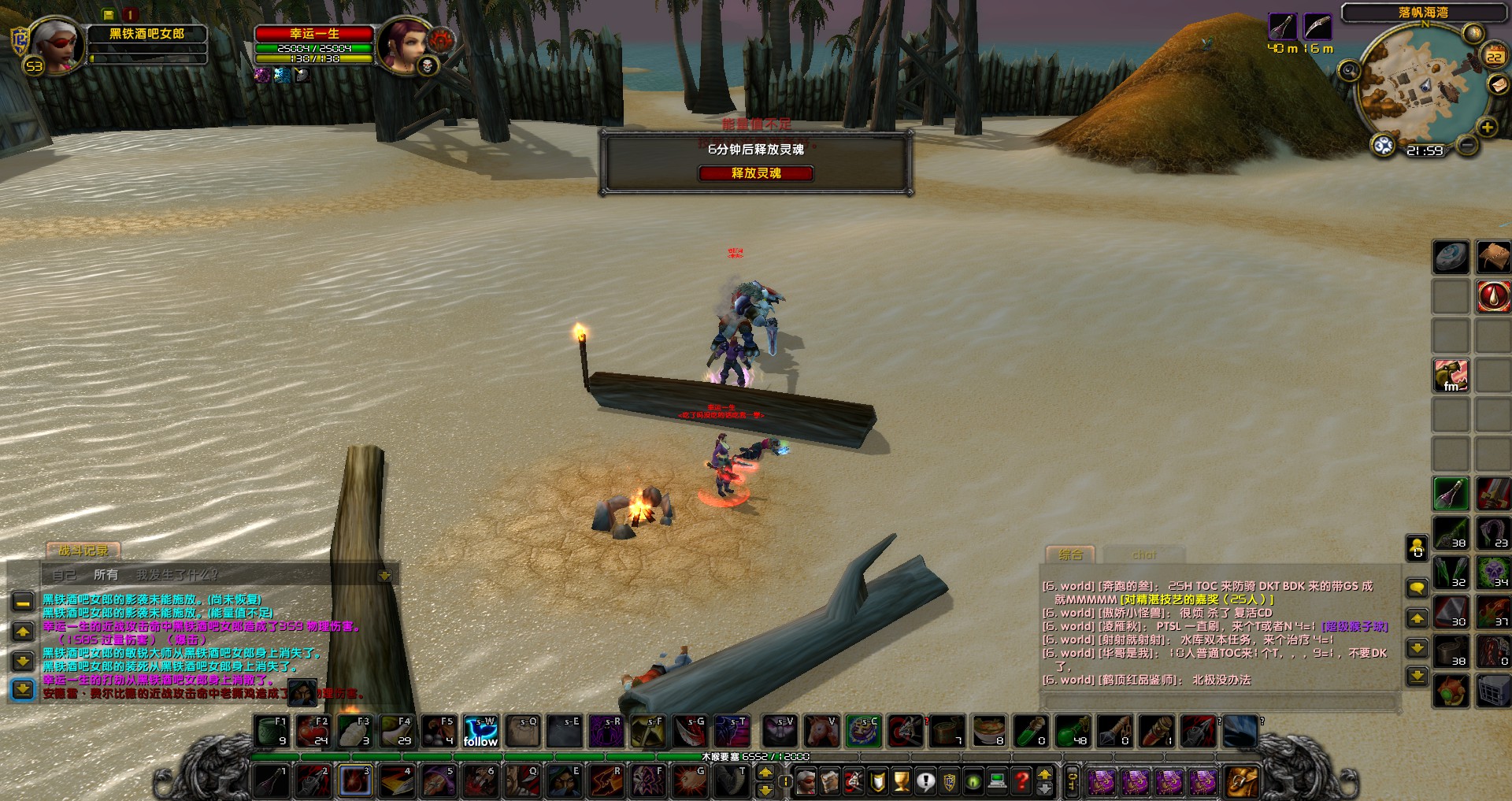Toggle the minimap tracking magnifier button

[x=1349, y=71]
